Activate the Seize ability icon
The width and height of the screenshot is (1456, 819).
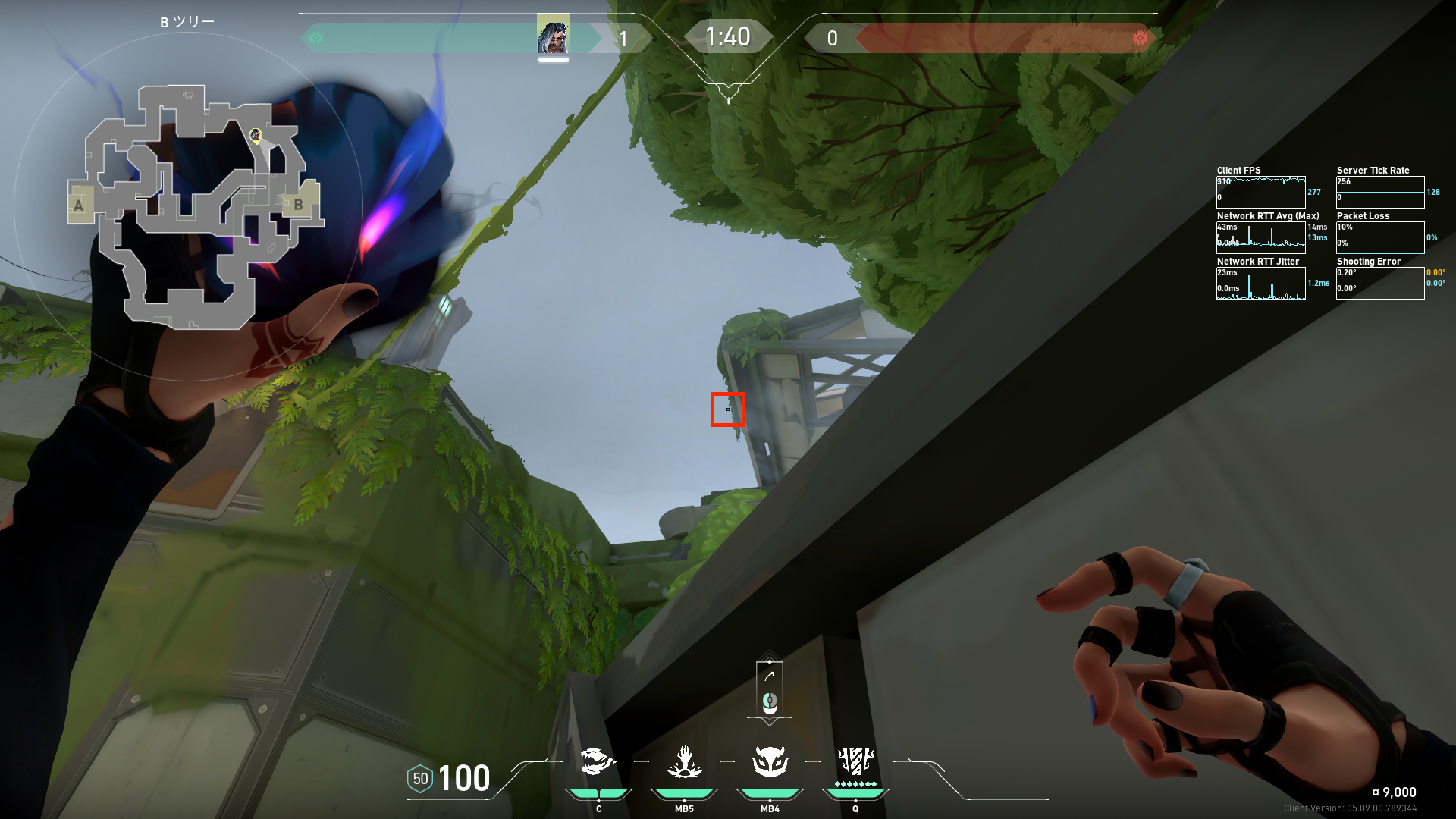[684, 761]
